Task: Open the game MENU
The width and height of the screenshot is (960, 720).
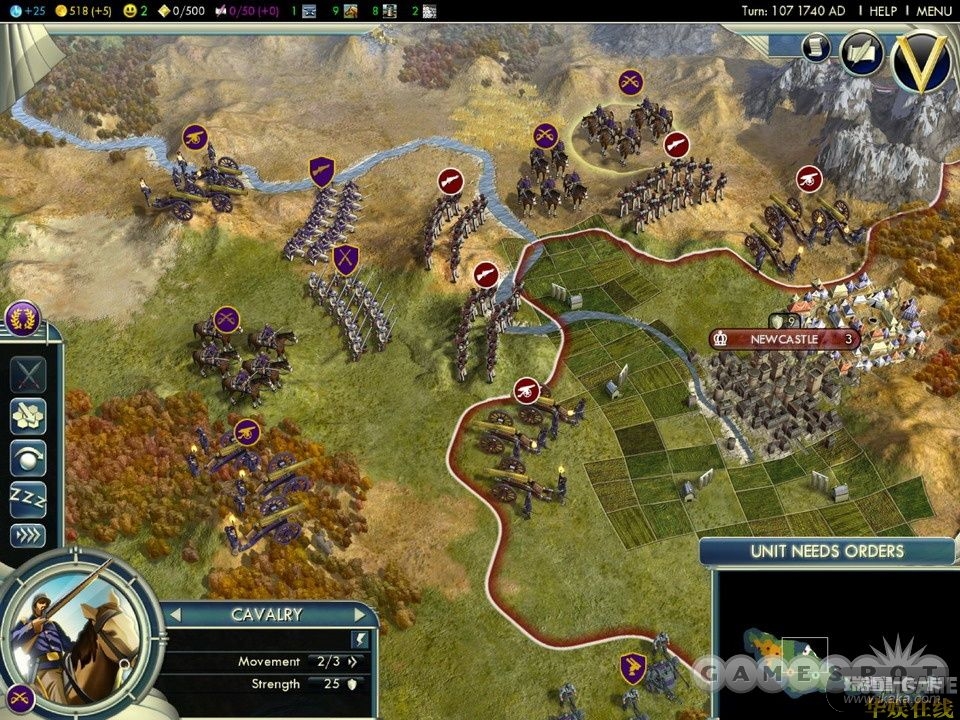Action: click(933, 11)
